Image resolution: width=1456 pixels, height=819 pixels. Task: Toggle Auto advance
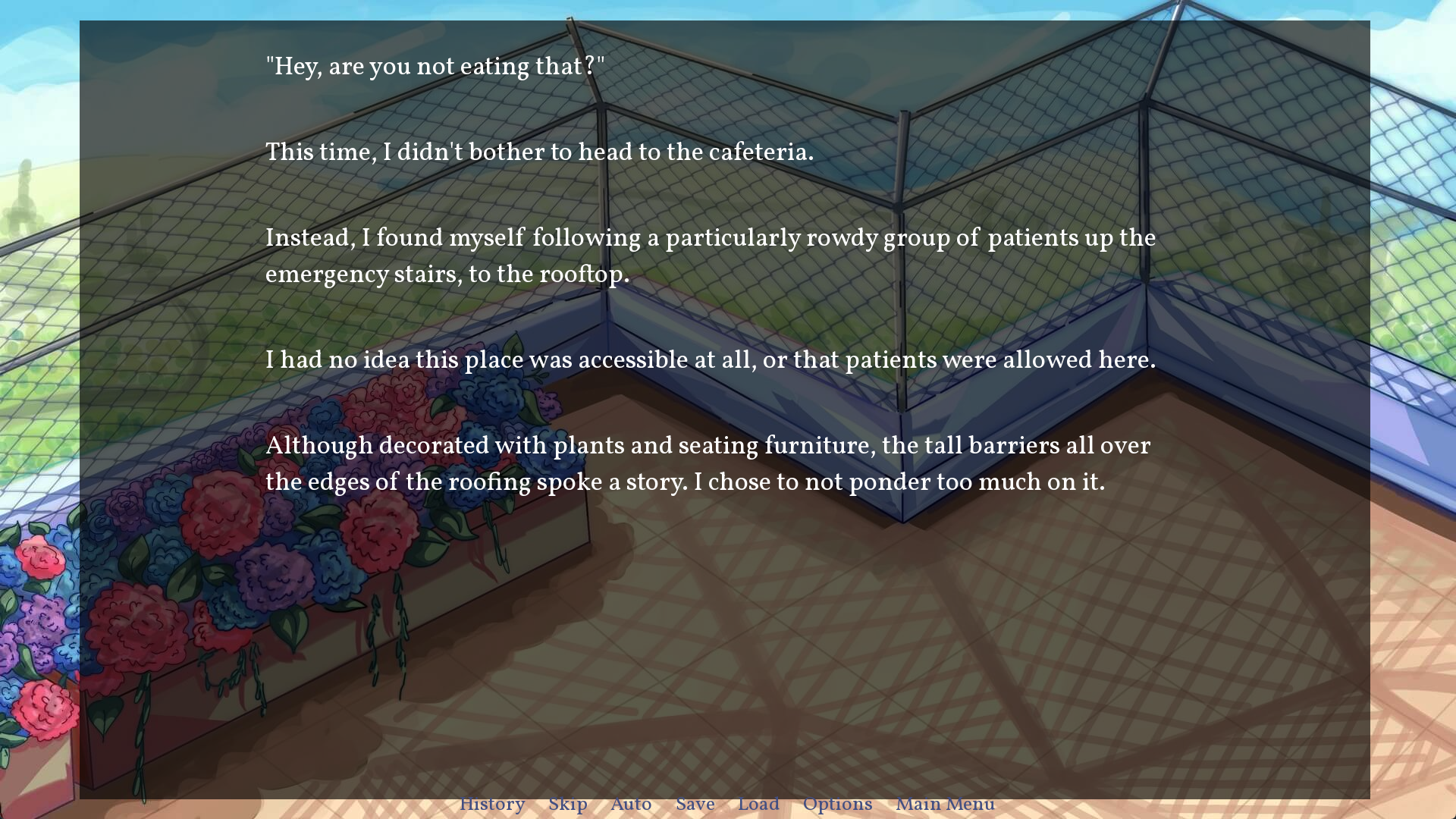pos(631,805)
